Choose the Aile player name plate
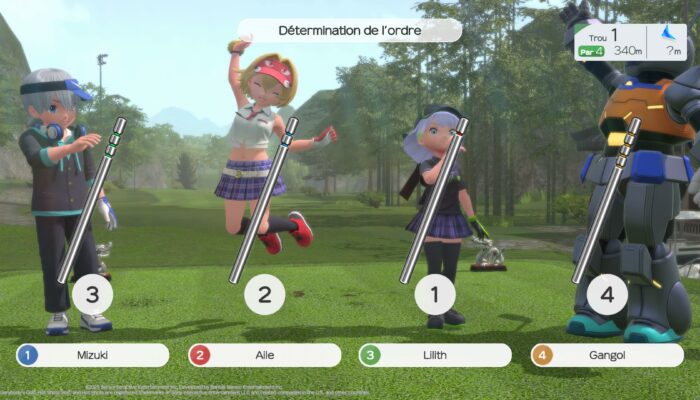 pyautogui.click(x=264, y=355)
